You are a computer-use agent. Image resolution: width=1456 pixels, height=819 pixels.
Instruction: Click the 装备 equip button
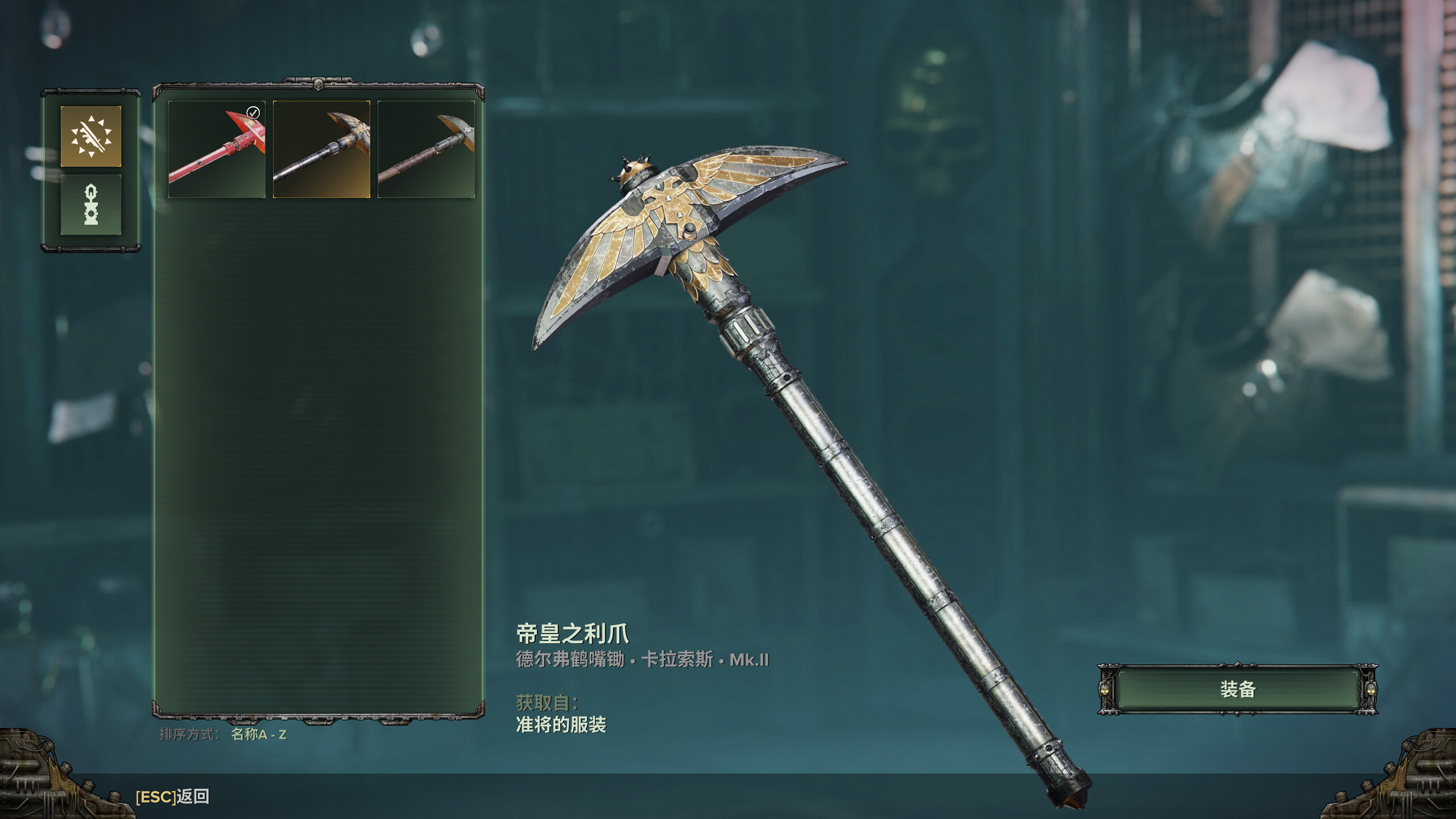click(1238, 689)
